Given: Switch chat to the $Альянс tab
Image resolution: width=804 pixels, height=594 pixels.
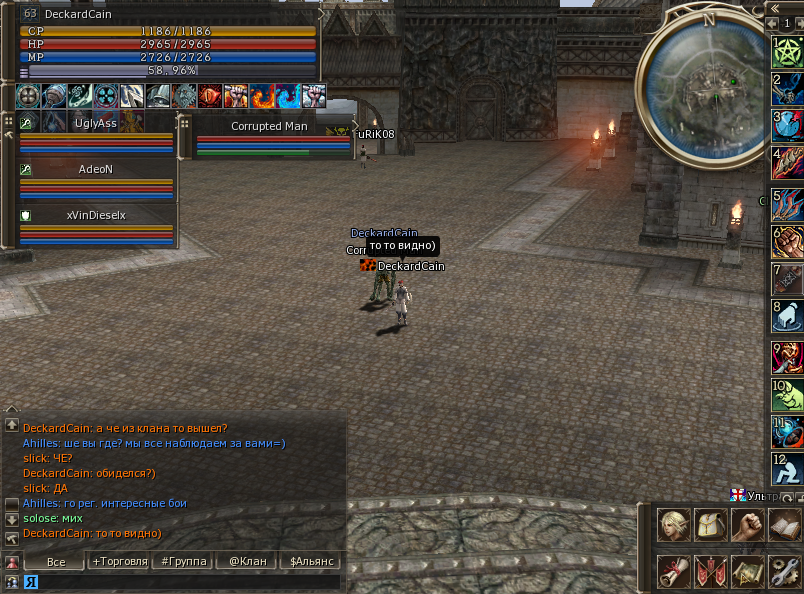Looking at the screenshot, I should point(309,562).
